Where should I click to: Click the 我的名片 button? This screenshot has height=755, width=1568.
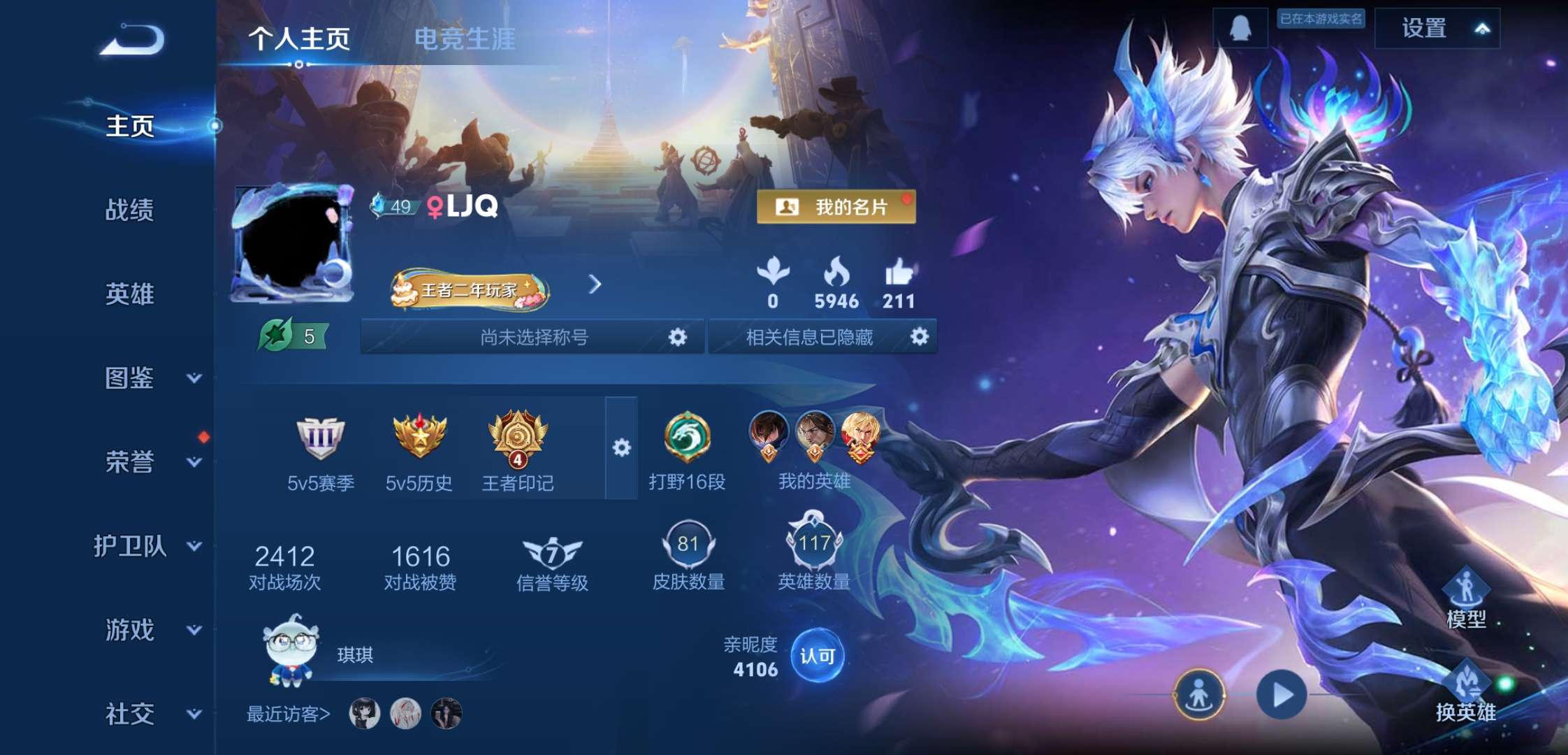[837, 207]
